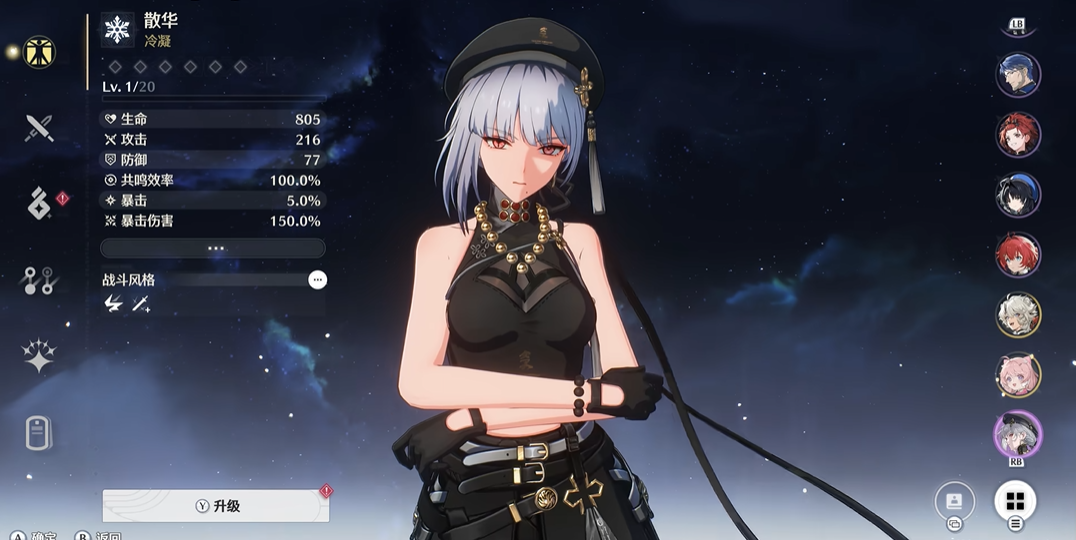Viewport: 1076px width, 540px height.
Task: Select the black-capped dark-haired character portrait
Action: (x=1018, y=195)
